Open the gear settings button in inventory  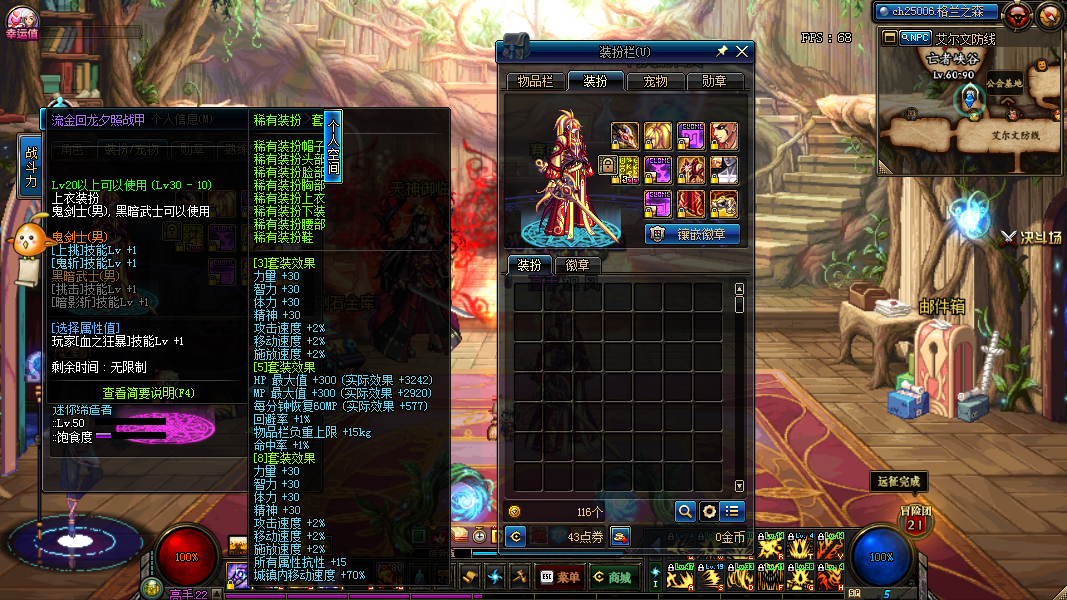(709, 511)
